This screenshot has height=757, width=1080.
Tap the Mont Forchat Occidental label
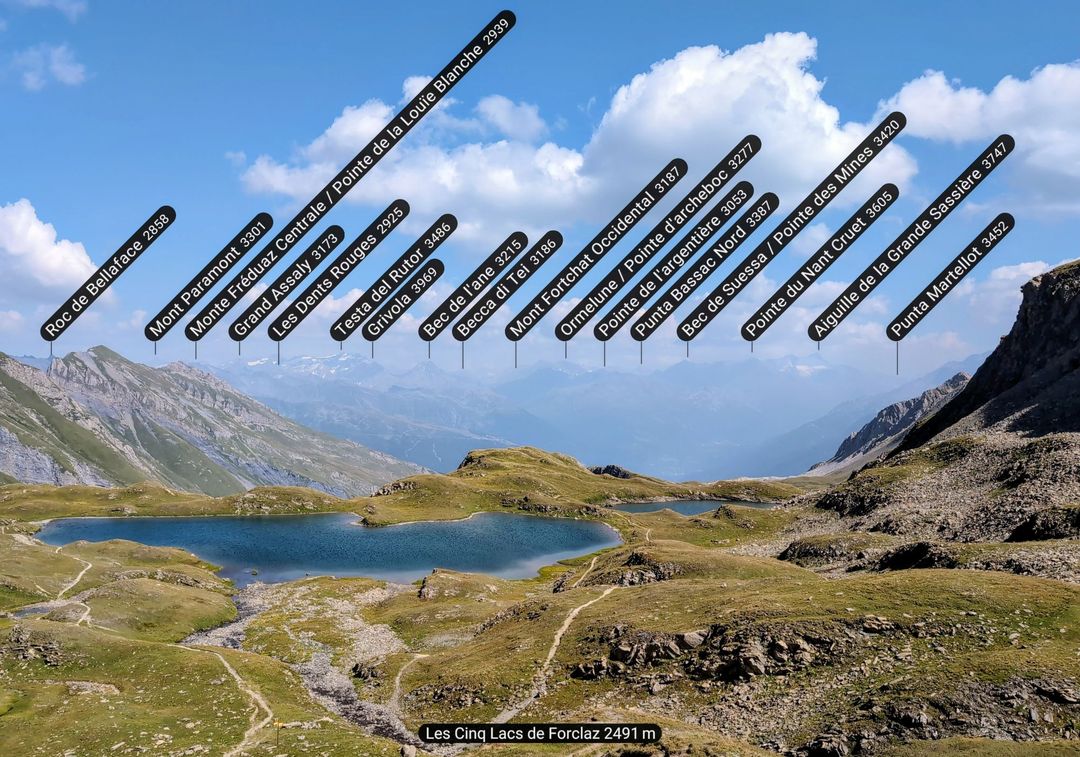[x=596, y=249]
